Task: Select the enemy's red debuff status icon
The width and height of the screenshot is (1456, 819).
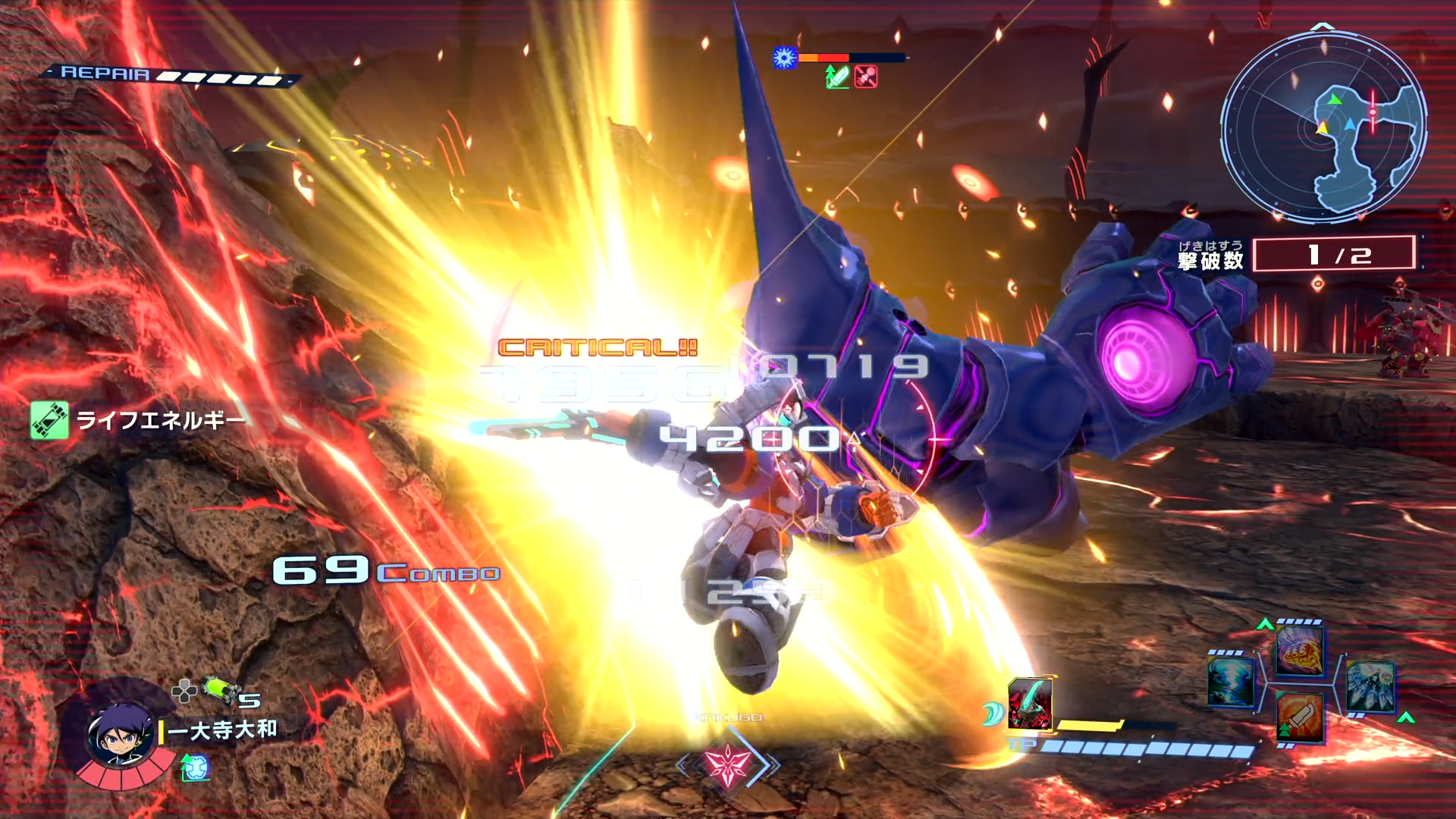Action: coord(866,77)
